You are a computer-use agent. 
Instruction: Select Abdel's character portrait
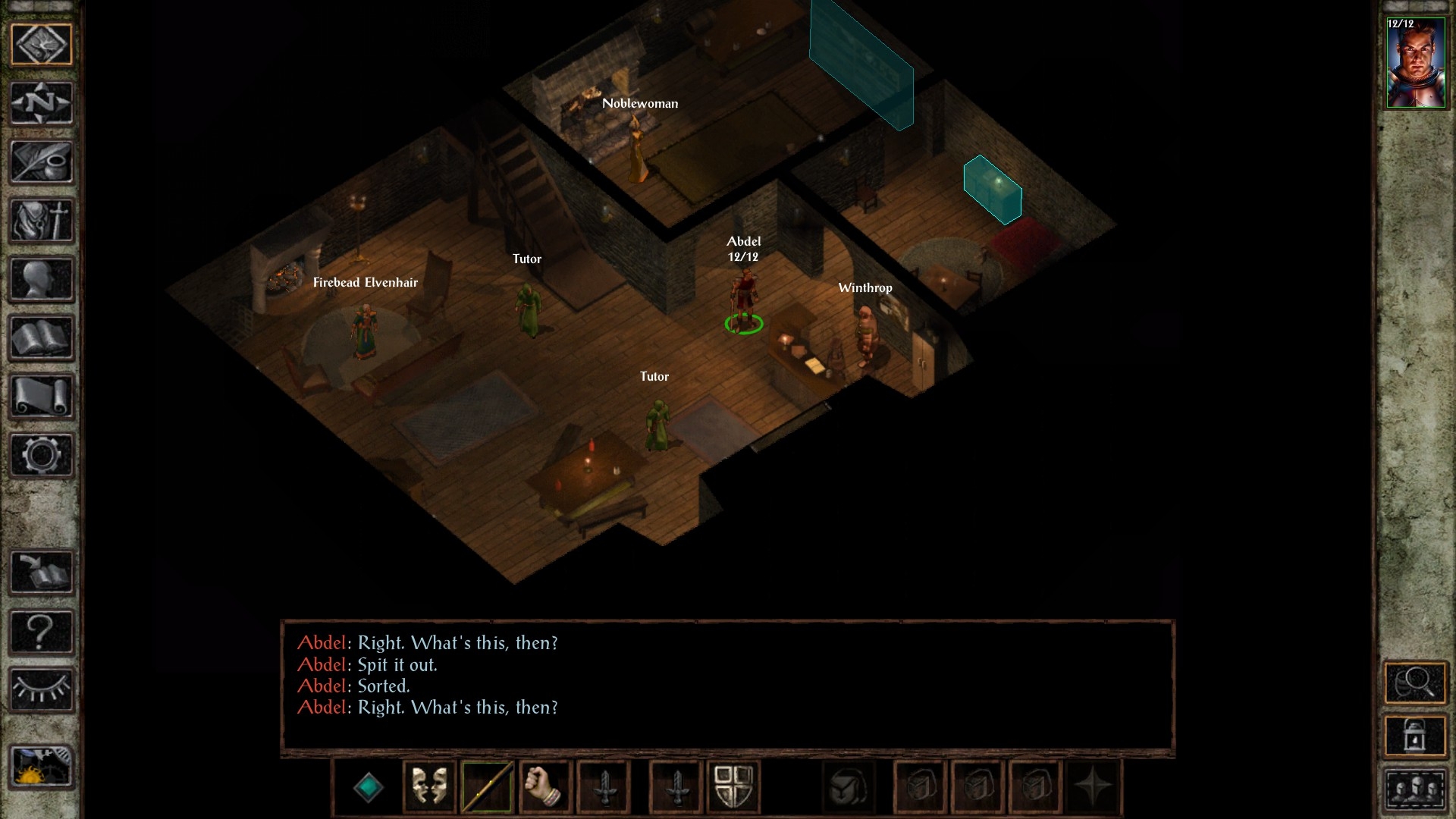click(1415, 64)
